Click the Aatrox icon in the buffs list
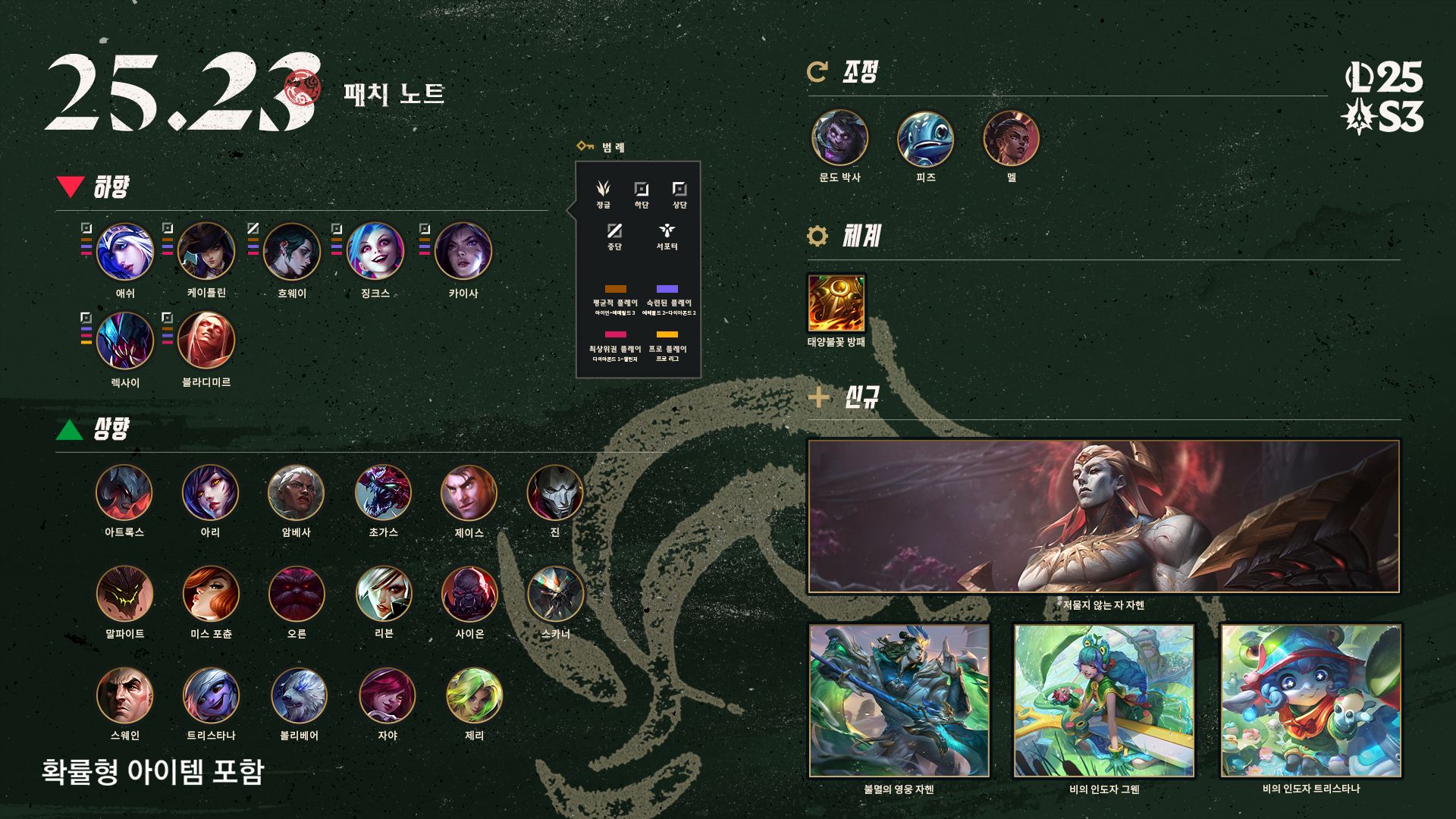Image resolution: width=1456 pixels, height=819 pixels. click(x=124, y=493)
